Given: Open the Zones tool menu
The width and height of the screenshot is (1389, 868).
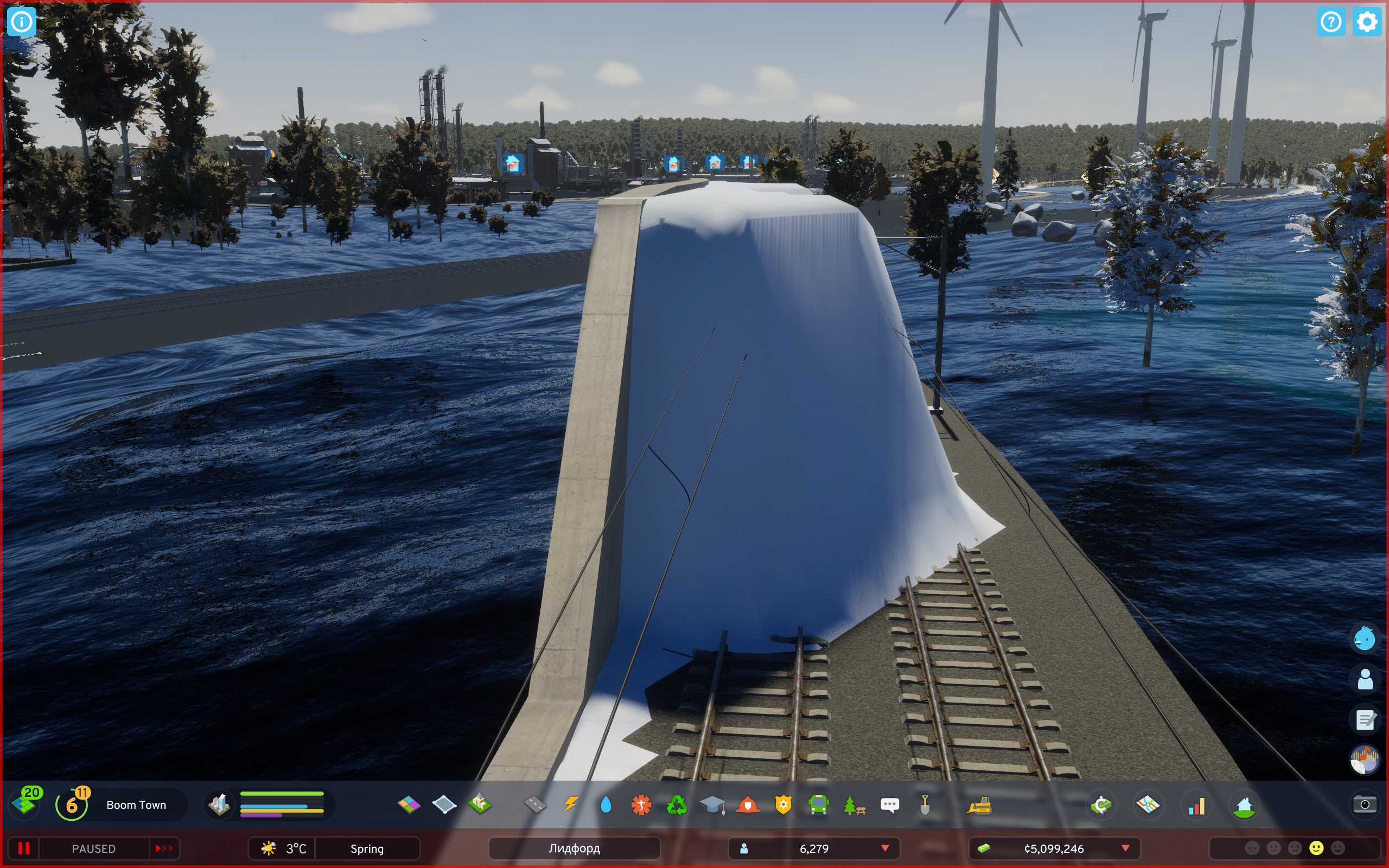Looking at the screenshot, I should point(409,805).
